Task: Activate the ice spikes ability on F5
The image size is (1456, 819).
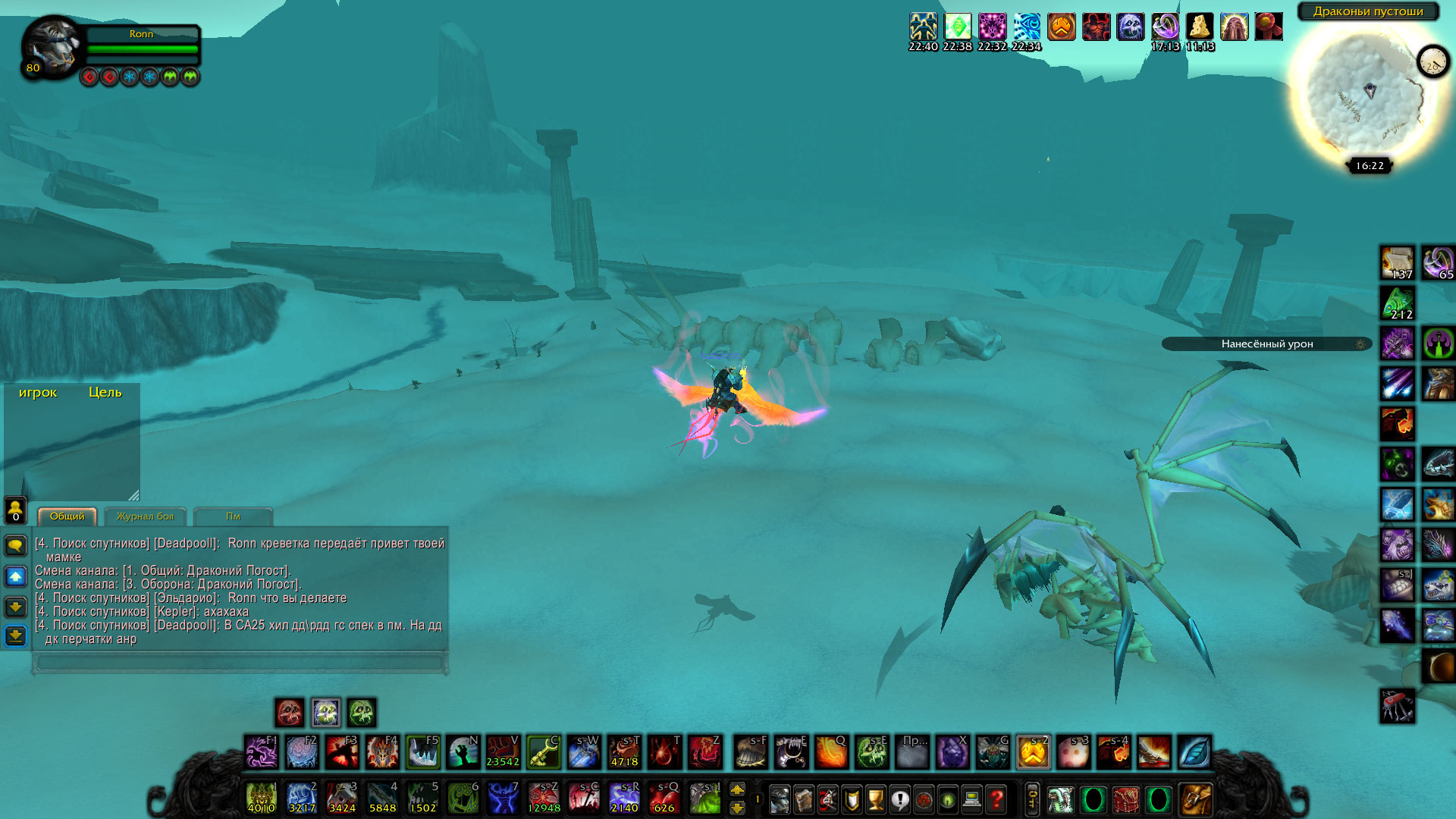Action: [x=422, y=752]
